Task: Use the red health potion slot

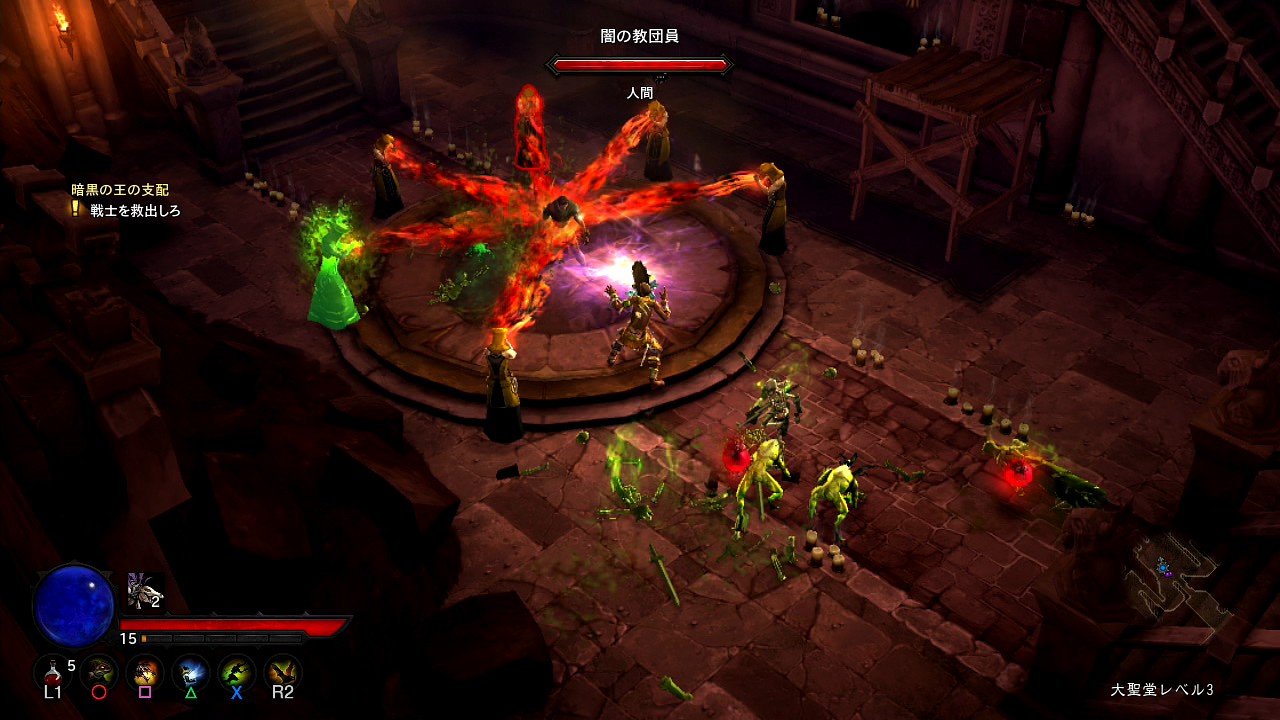Action: click(52, 671)
